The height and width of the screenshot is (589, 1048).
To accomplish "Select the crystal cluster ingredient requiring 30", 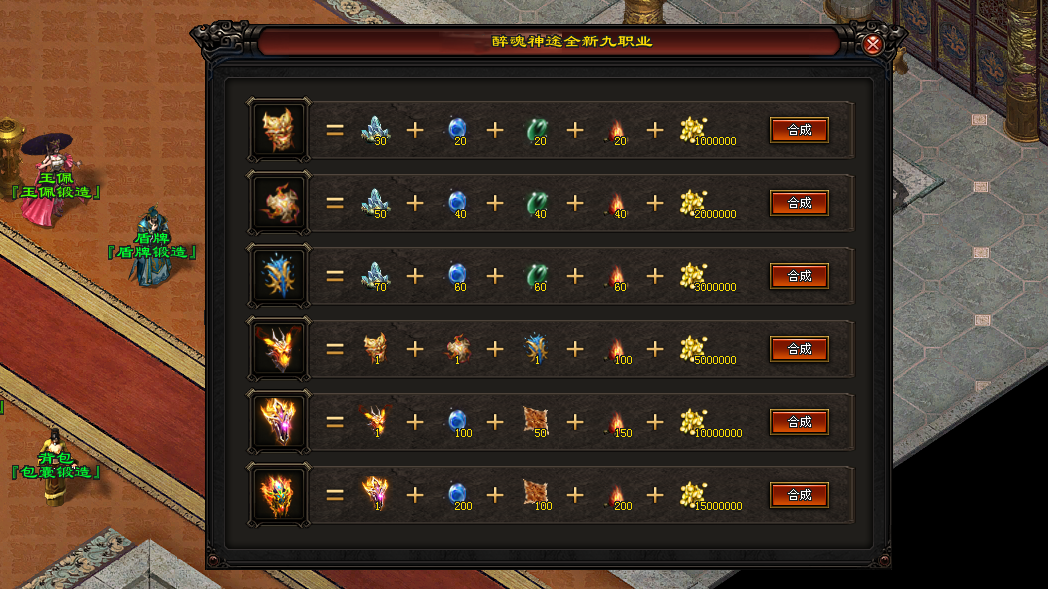I will pyautogui.click(x=374, y=129).
